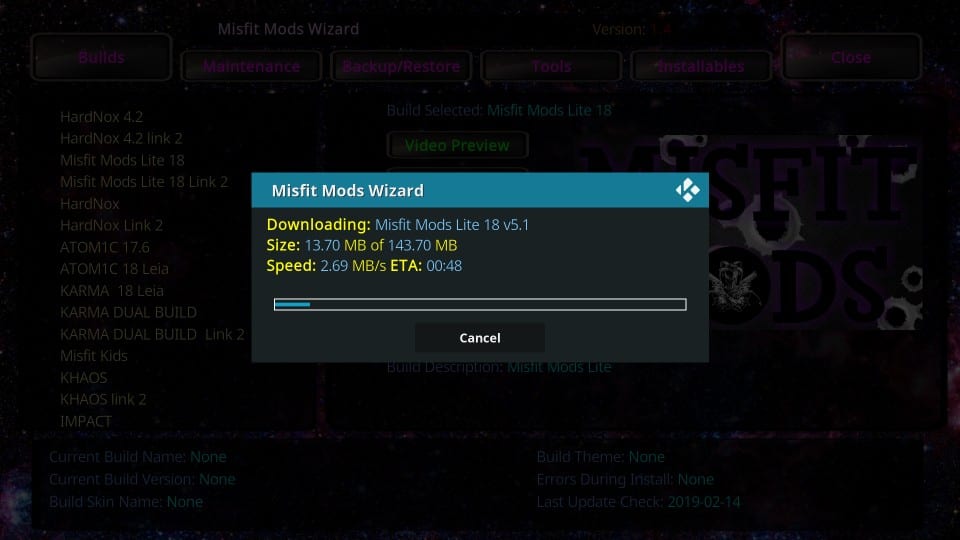Image resolution: width=960 pixels, height=540 pixels.
Task: Choose the ATOM1C 17.6 build
Action: [x=105, y=247]
